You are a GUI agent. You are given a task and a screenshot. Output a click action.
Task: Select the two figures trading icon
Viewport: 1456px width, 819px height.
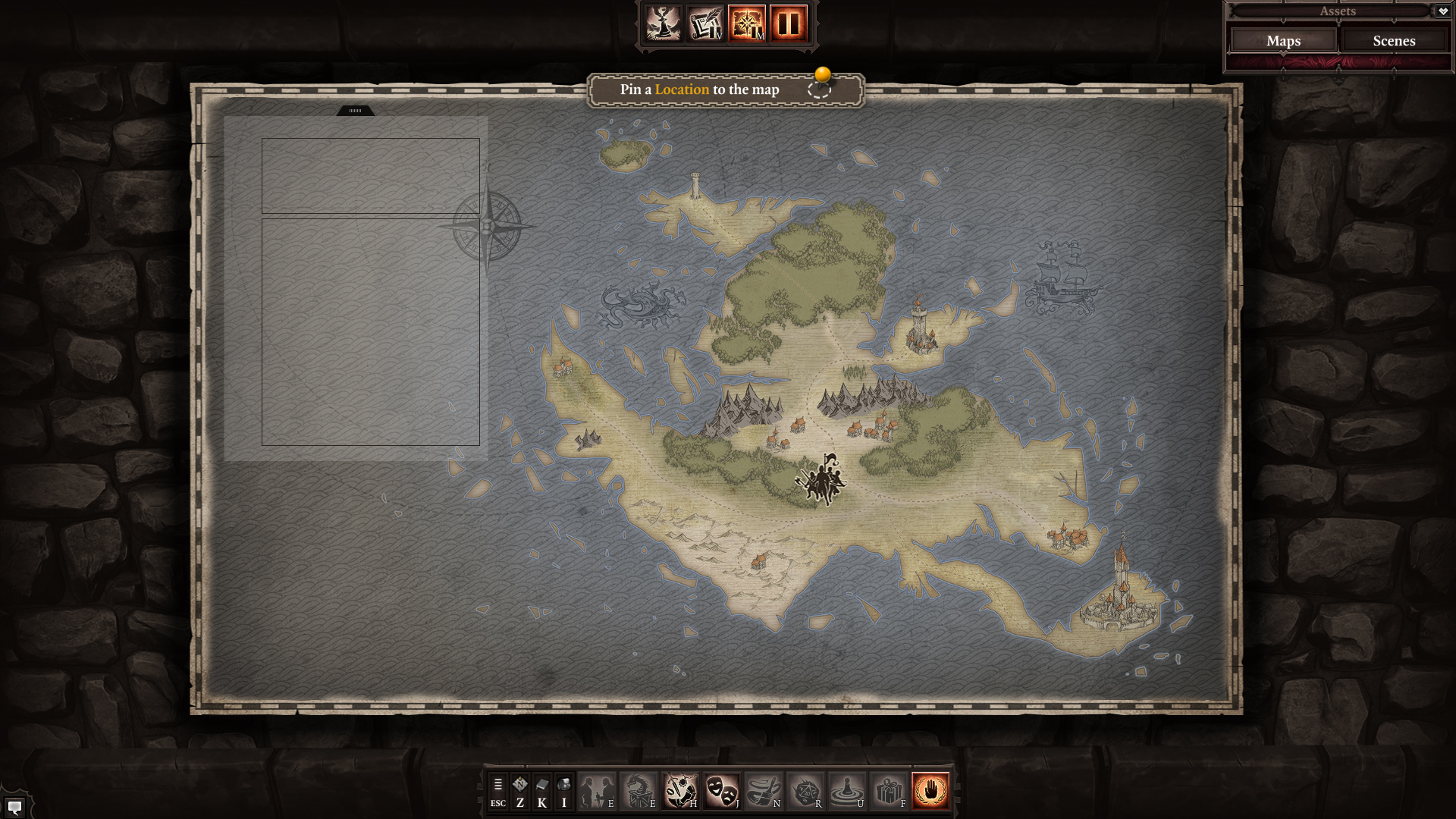pyautogui.click(x=598, y=791)
